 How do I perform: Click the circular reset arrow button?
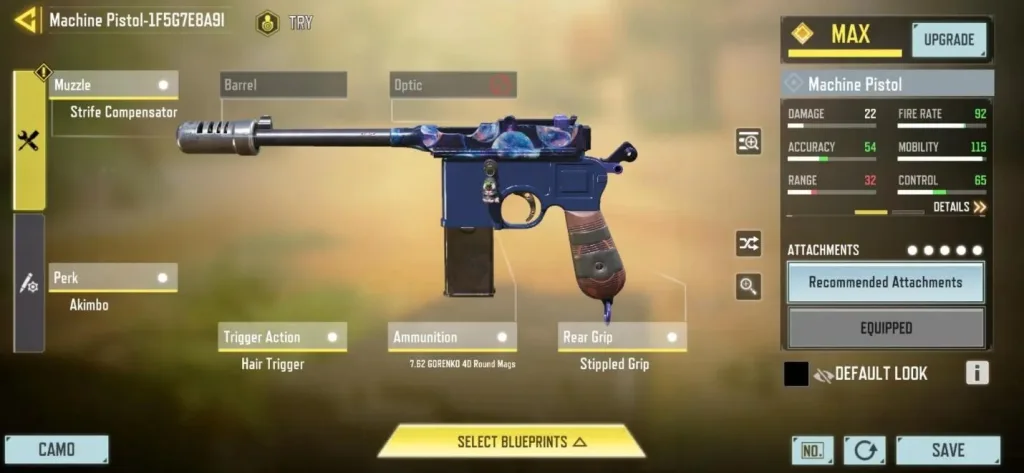tap(864, 450)
